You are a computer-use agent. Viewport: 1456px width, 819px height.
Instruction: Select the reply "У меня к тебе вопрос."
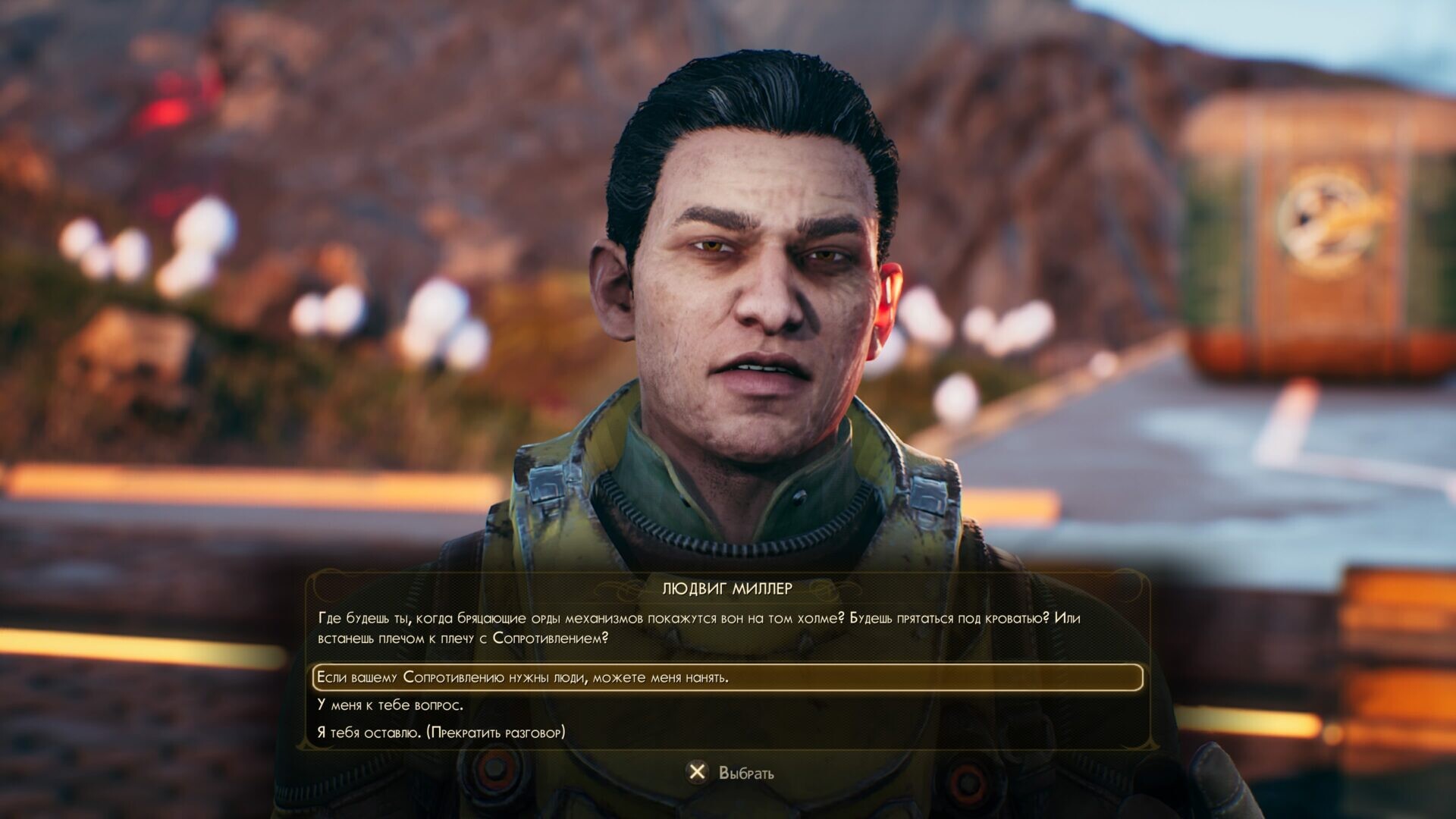pos(390,705)
